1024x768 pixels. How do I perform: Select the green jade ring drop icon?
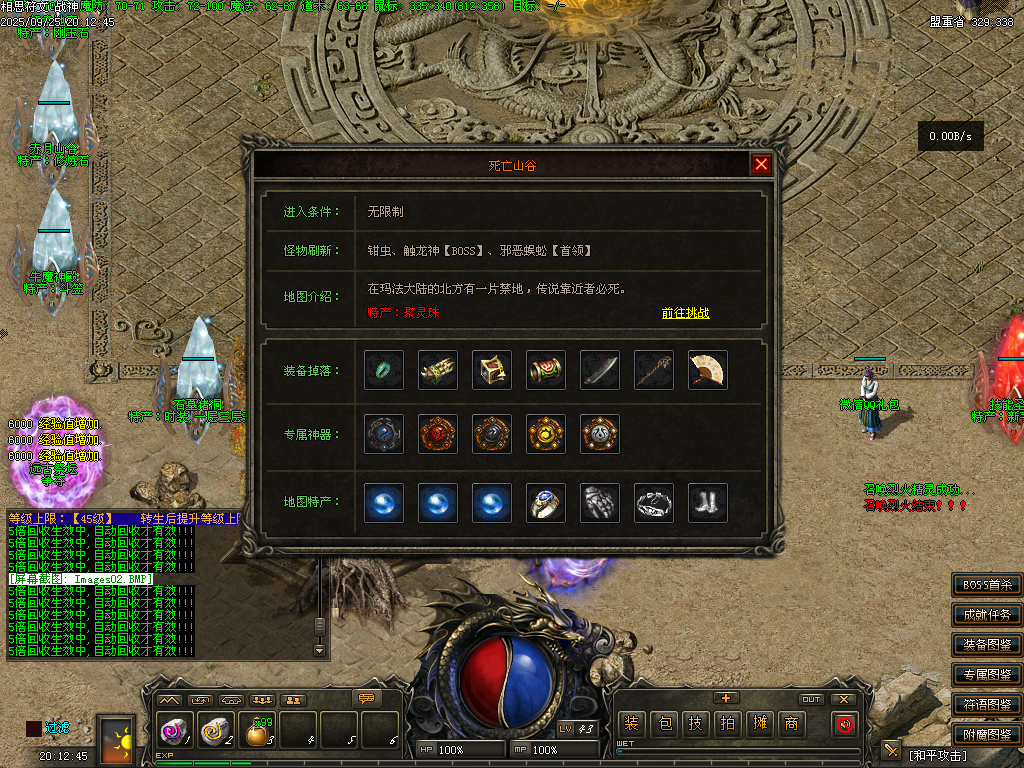pos(384,370)
